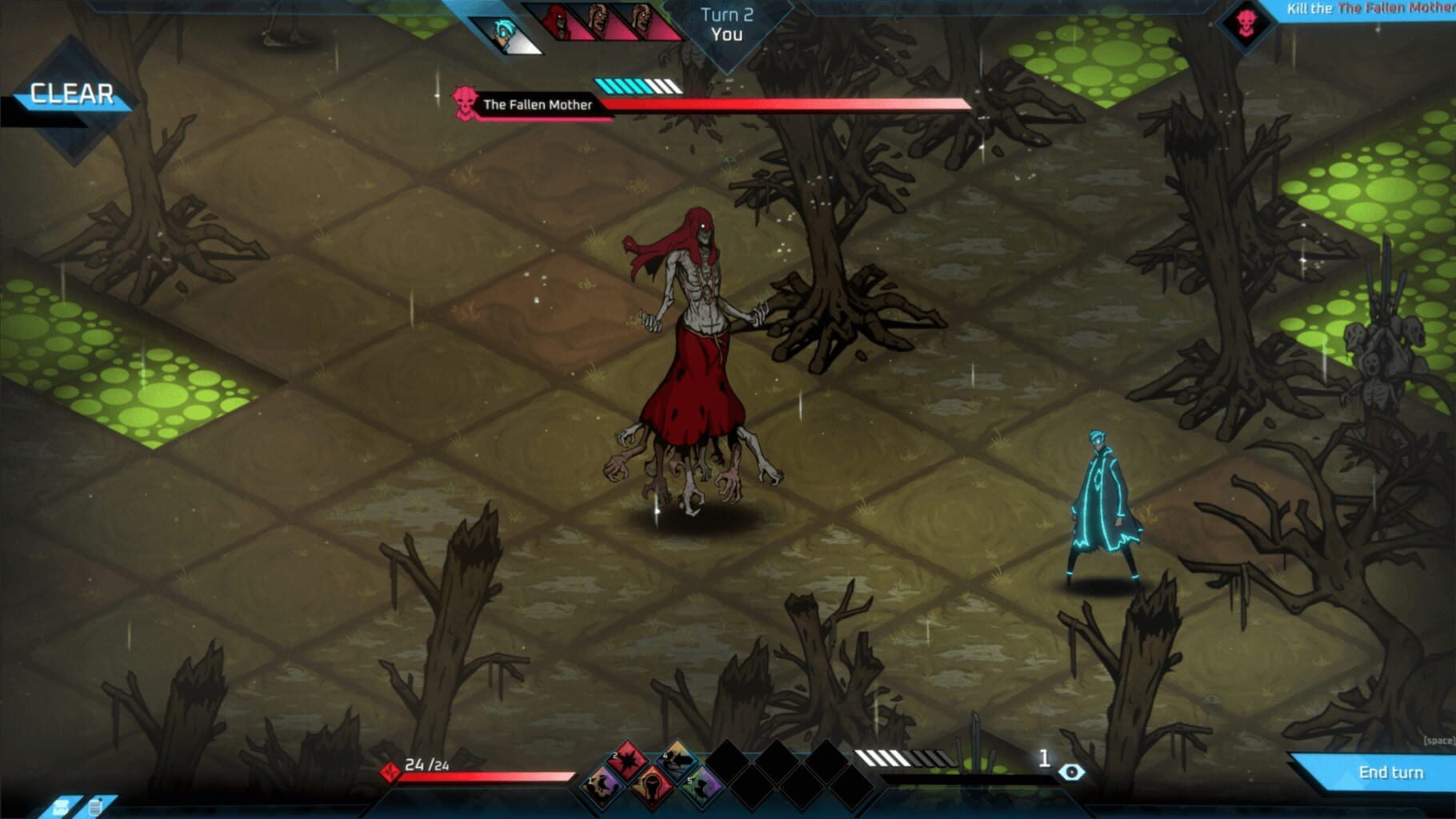Image resolution: width=1456 pixels, height=819 pixels.
Task: Choose ability 3, the lantern skill
Action: [653, 784]
